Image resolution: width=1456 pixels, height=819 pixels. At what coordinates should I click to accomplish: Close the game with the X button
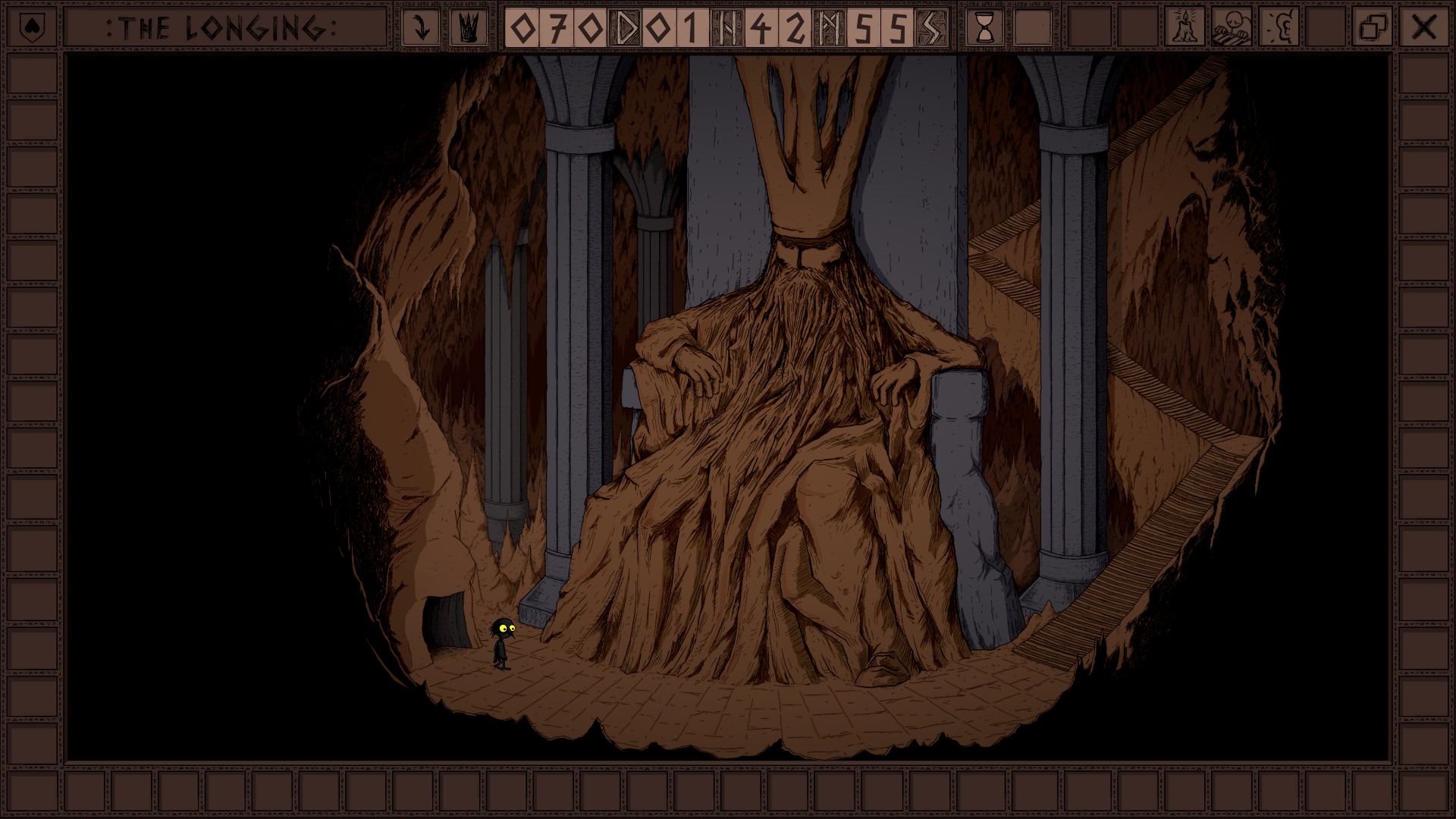(1423, 28)
